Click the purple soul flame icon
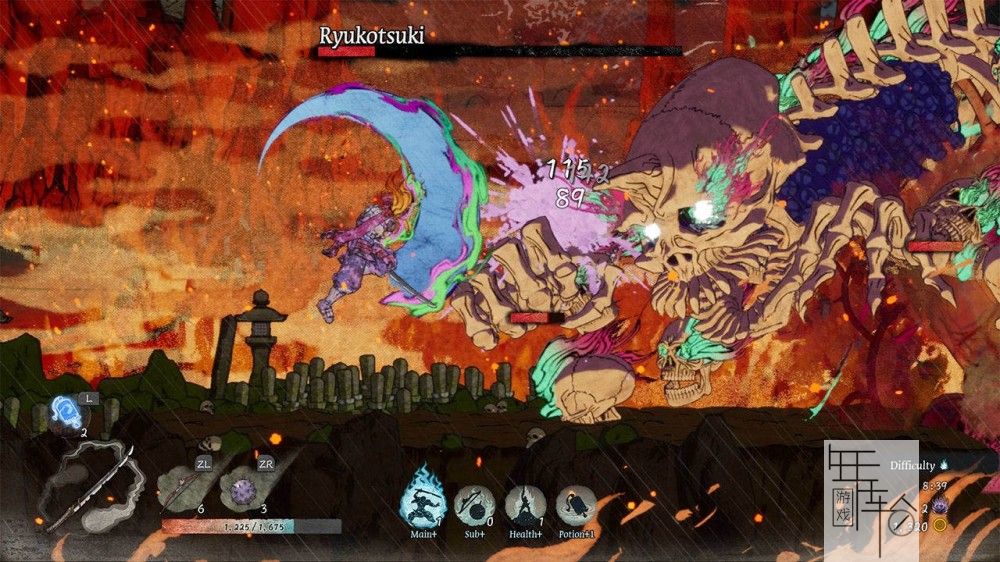1000x562 pixels. (x=941, y=505)
